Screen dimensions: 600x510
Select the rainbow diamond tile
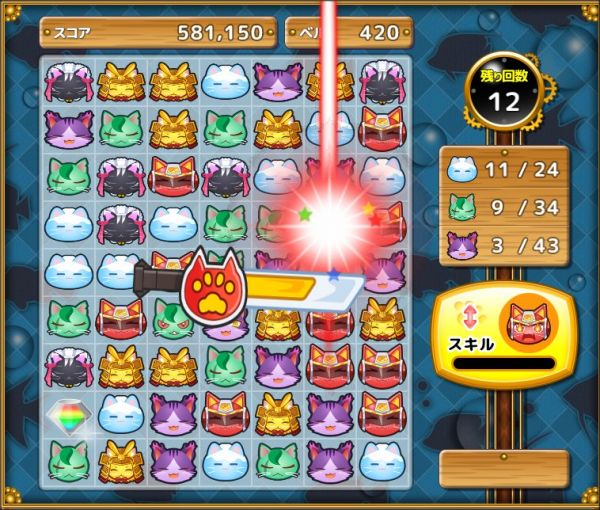[69, 415]
